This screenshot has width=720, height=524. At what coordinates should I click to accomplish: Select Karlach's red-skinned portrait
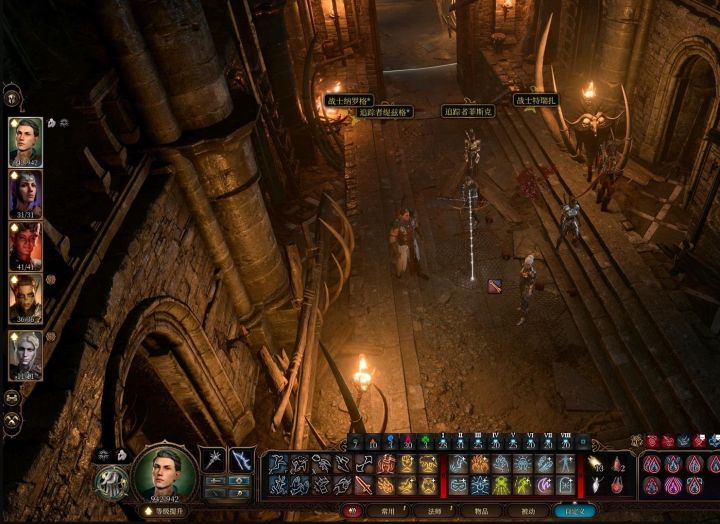pyautogui.click(x=25, y=246)
